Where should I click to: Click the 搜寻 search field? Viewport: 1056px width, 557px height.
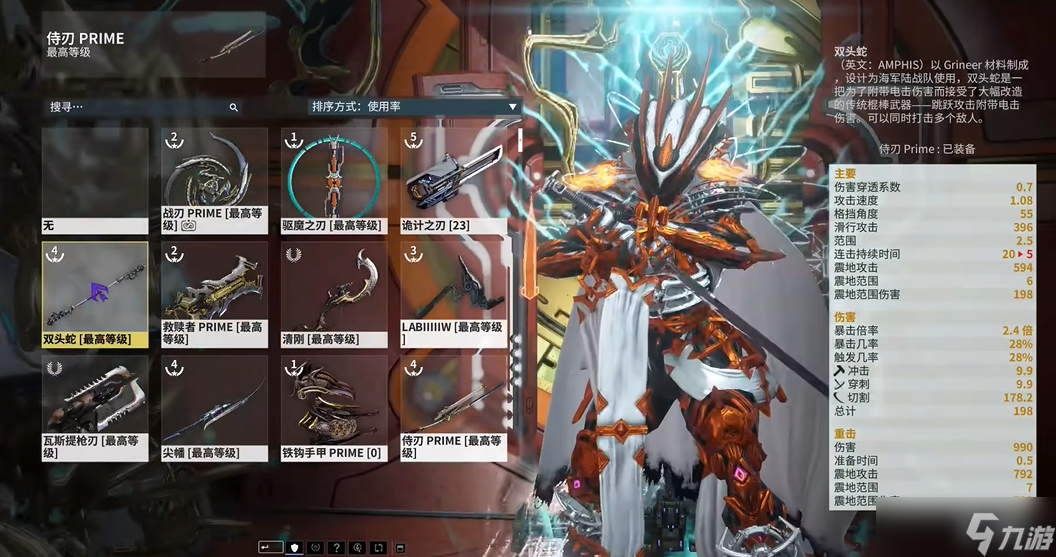click(140, 107)
